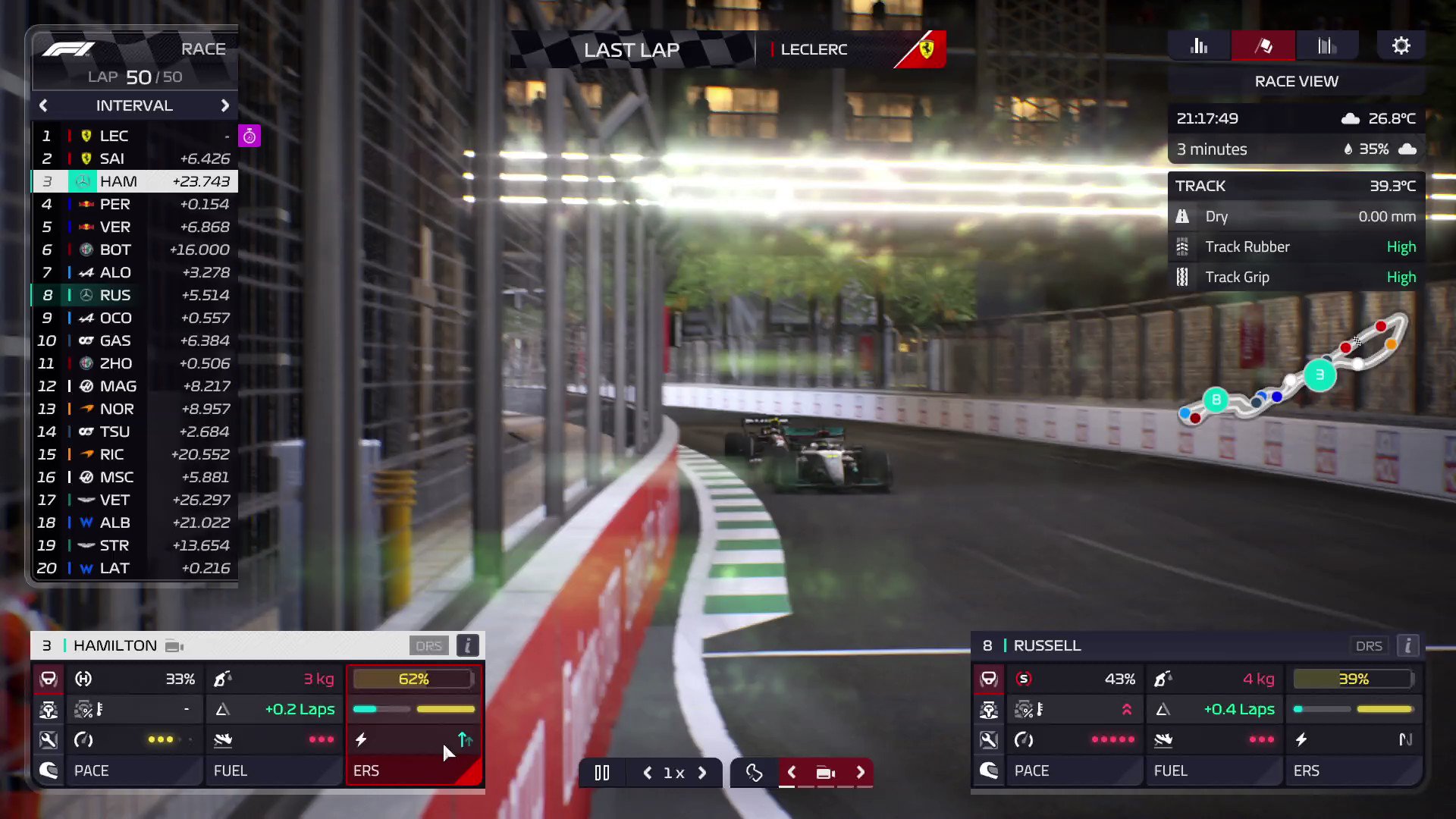1456x819 pixels.
Task: Select the steering wheel icon in Hamilton's sidebar
Action: [49, 679]
